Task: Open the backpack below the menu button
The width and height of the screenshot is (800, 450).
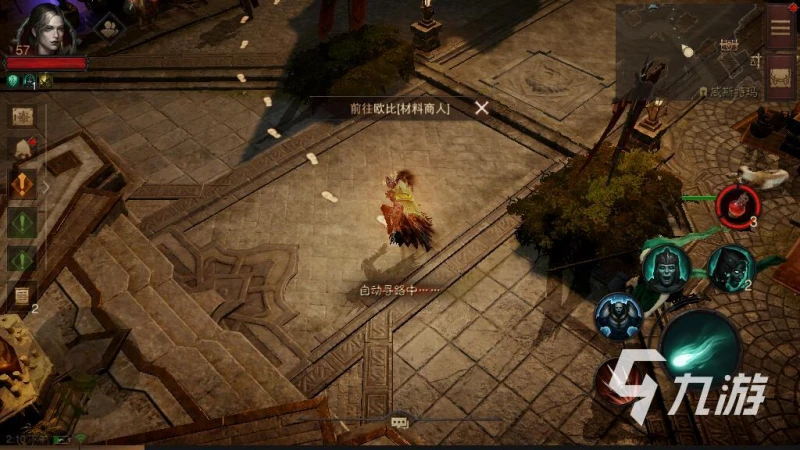Action: click(x=781, y=77)
